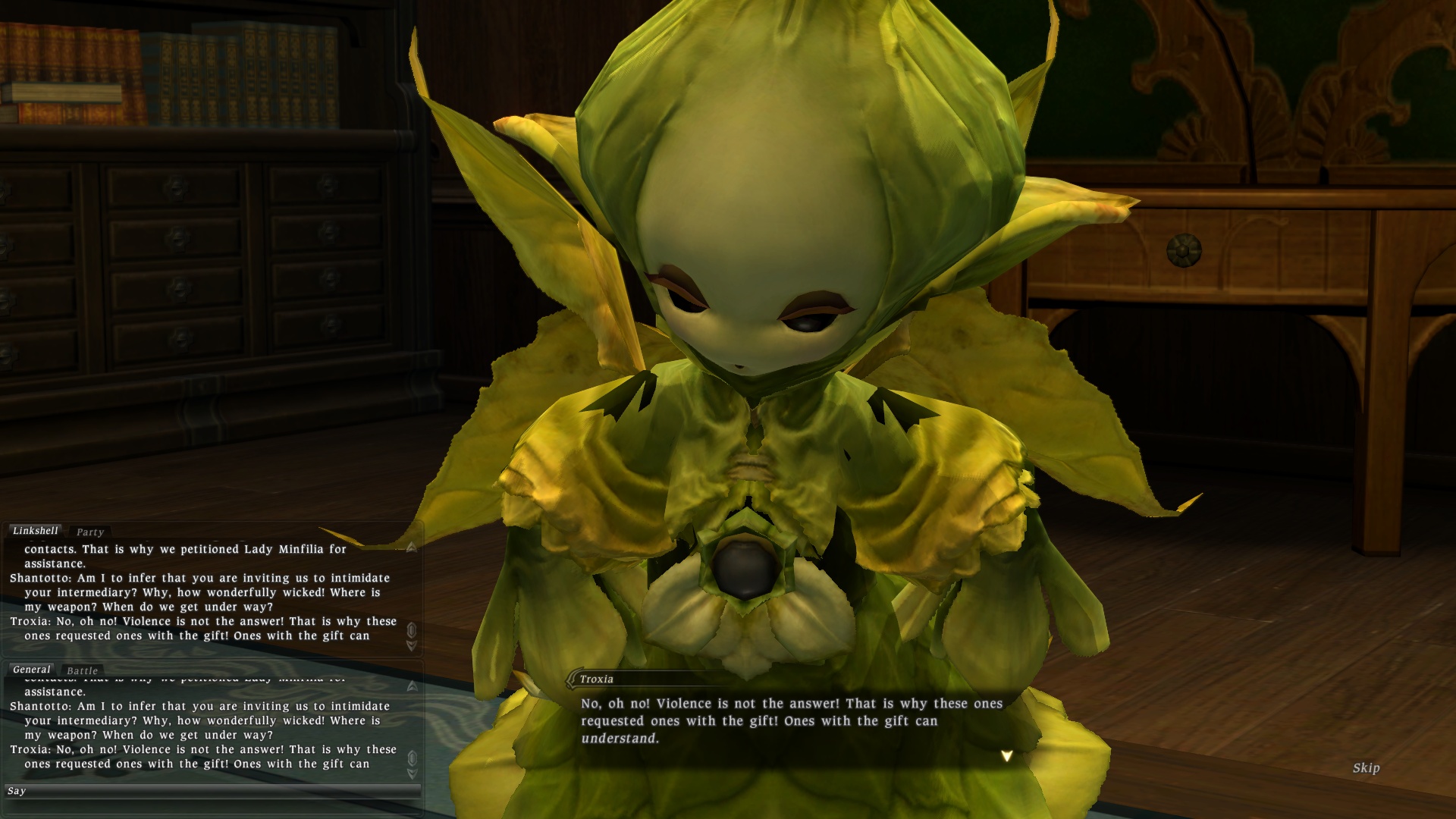Viewport: 1456px width, 819px height.
Task: Open the Party chat tab
Action: click(90, 532)
